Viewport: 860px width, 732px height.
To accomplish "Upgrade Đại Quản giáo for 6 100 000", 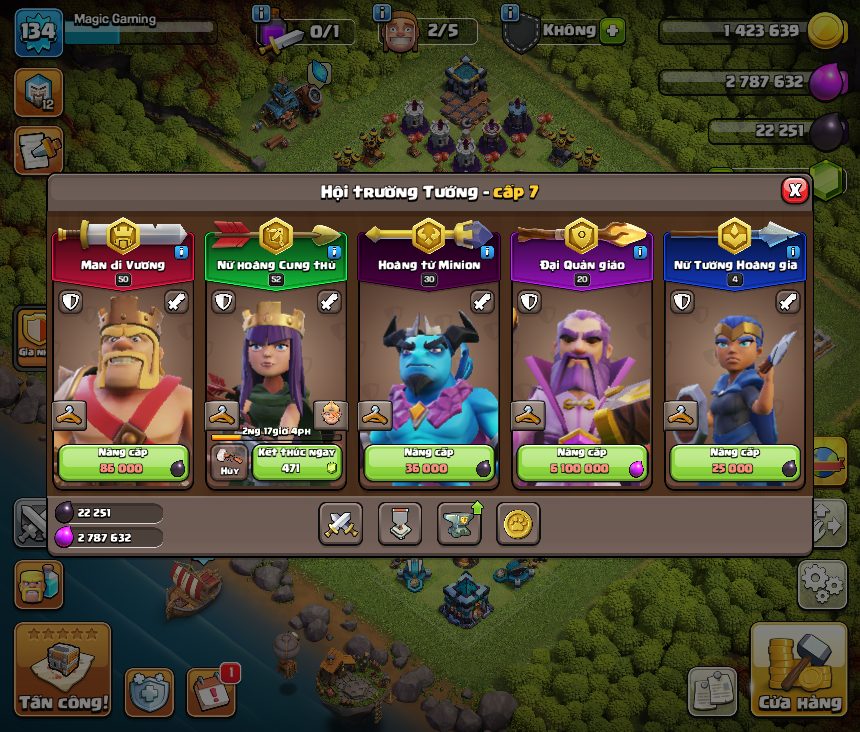I will pos(582,462).
